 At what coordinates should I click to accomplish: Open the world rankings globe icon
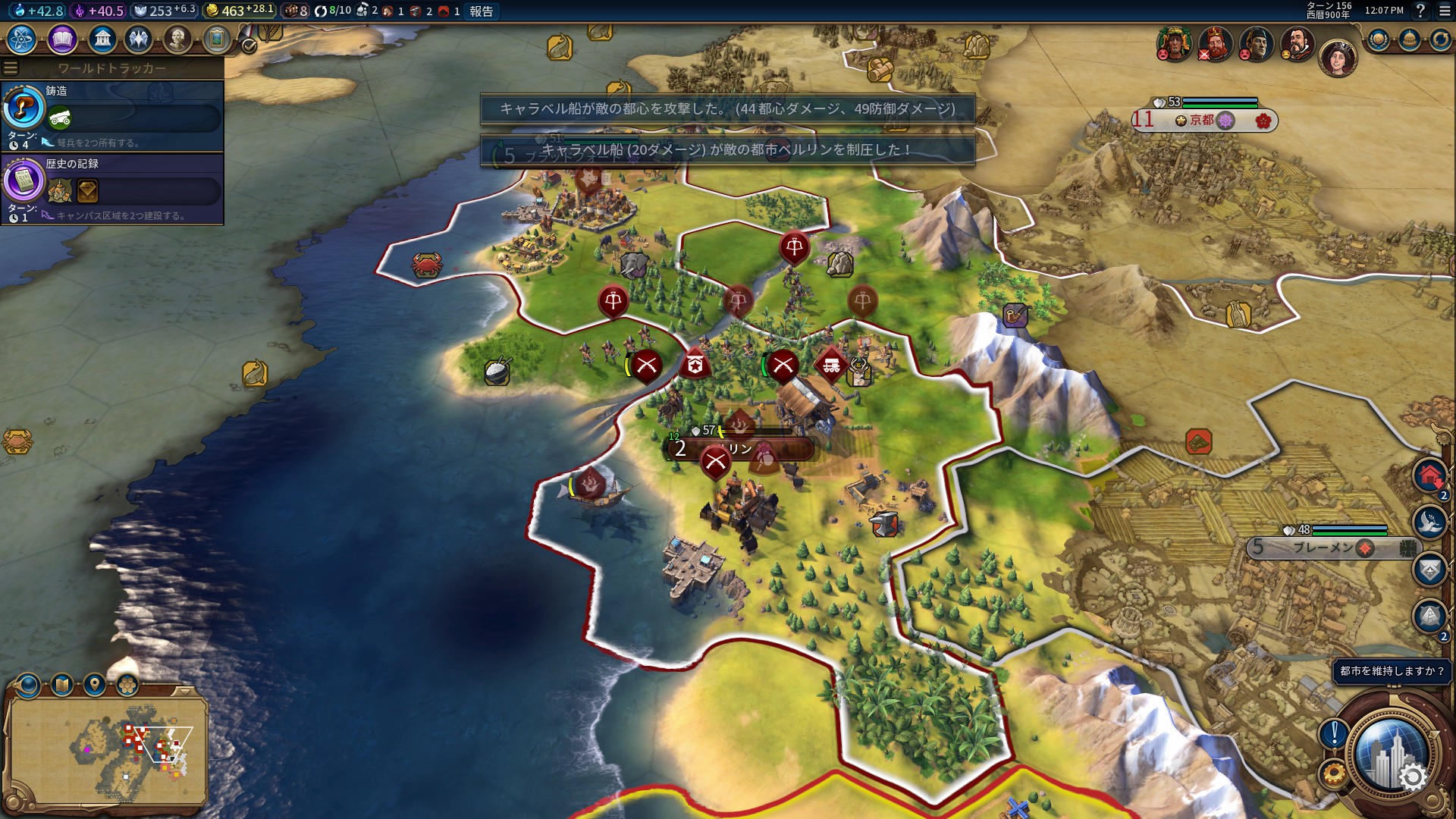(x=1378, y=39)
